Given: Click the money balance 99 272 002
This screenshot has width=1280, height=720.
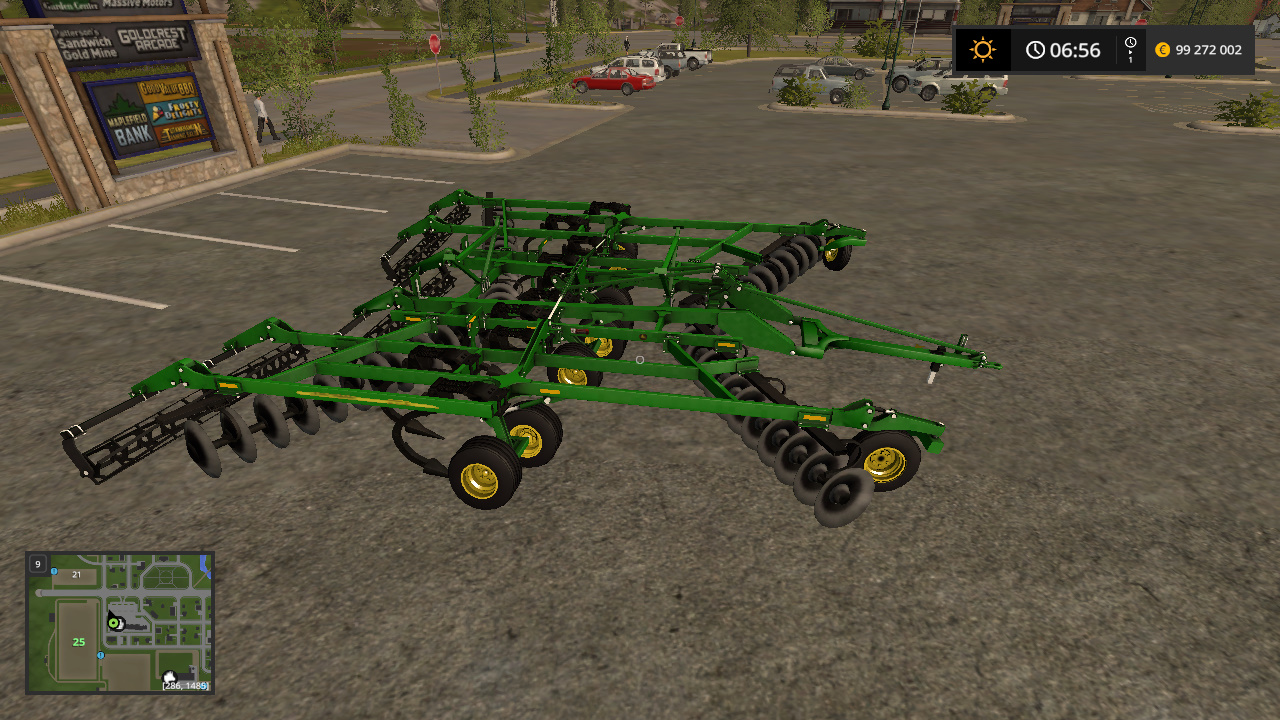Looking at the screenshot, I should tap(1208, 48).
